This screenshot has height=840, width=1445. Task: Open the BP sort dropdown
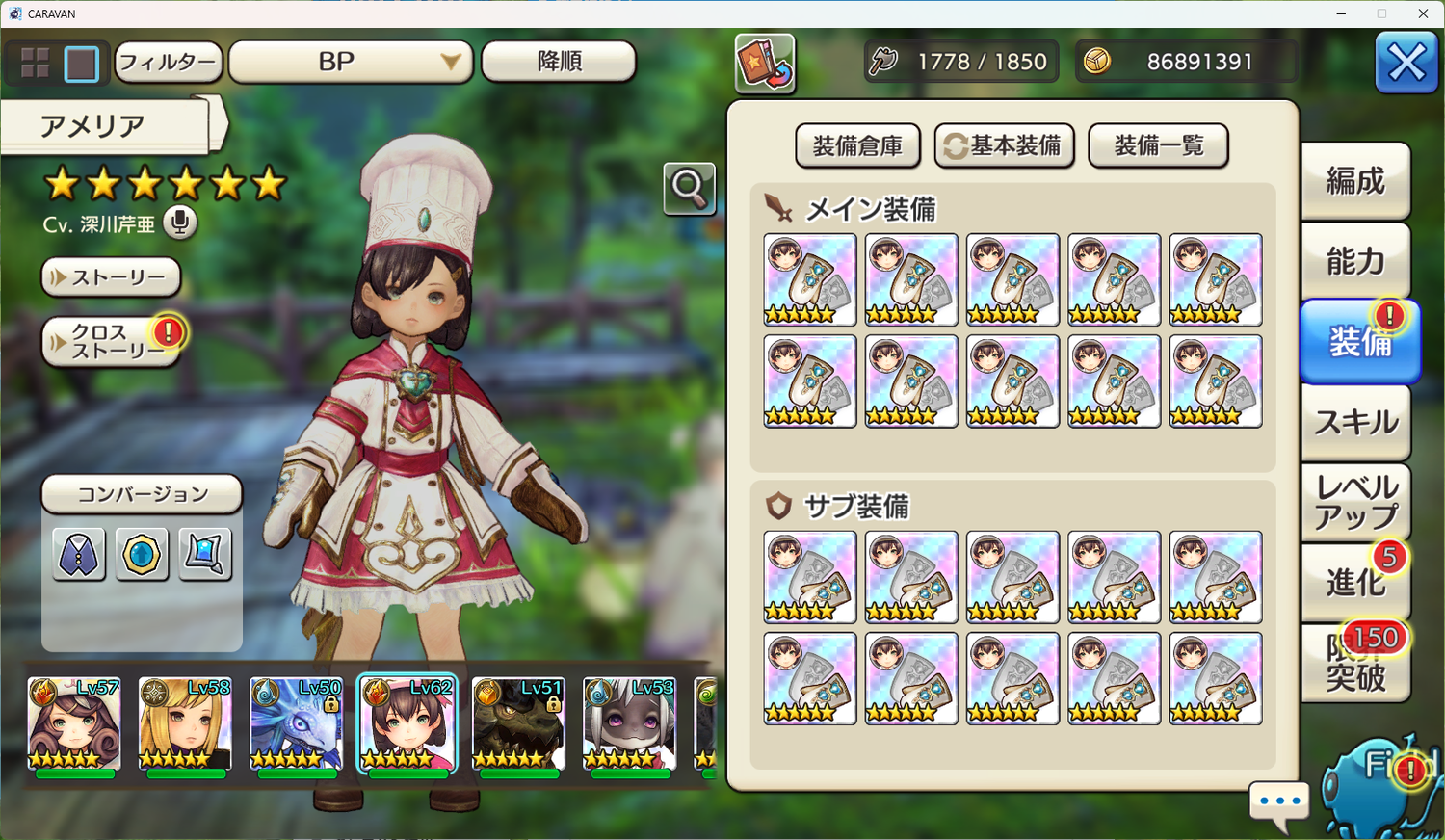[x=351, y=63]
